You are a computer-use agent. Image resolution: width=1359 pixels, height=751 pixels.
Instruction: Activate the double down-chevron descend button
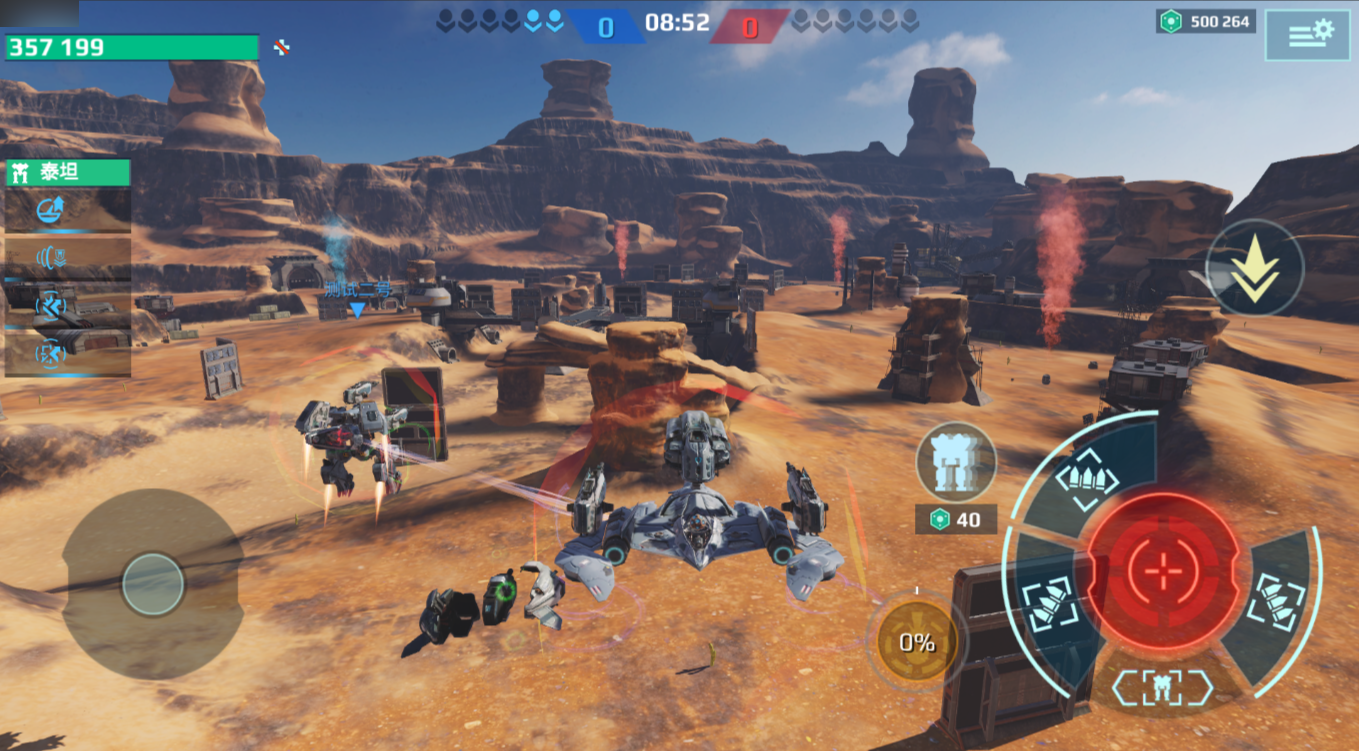[1255, 269]
